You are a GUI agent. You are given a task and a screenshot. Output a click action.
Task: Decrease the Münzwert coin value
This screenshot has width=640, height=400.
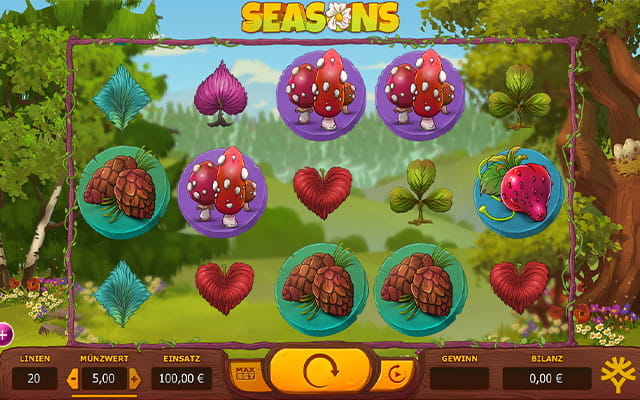[72, 378]
